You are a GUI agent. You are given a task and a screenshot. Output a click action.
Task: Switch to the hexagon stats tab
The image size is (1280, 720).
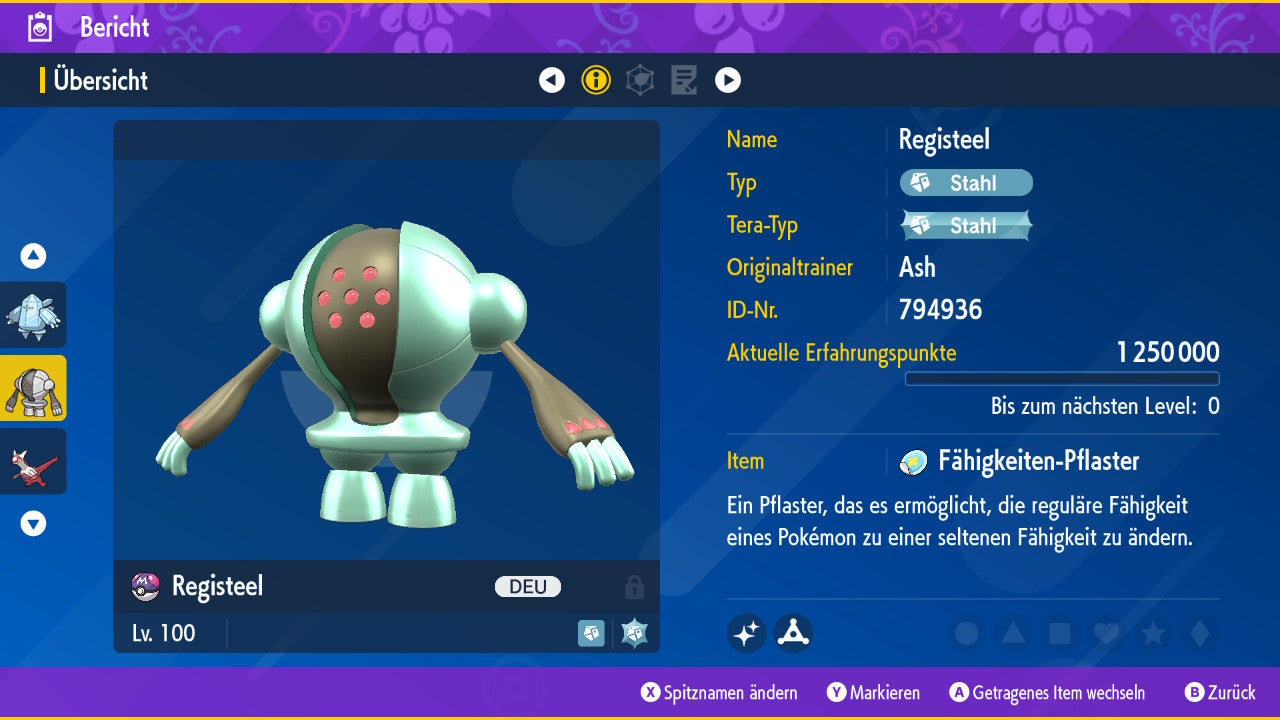coord(640,80)
